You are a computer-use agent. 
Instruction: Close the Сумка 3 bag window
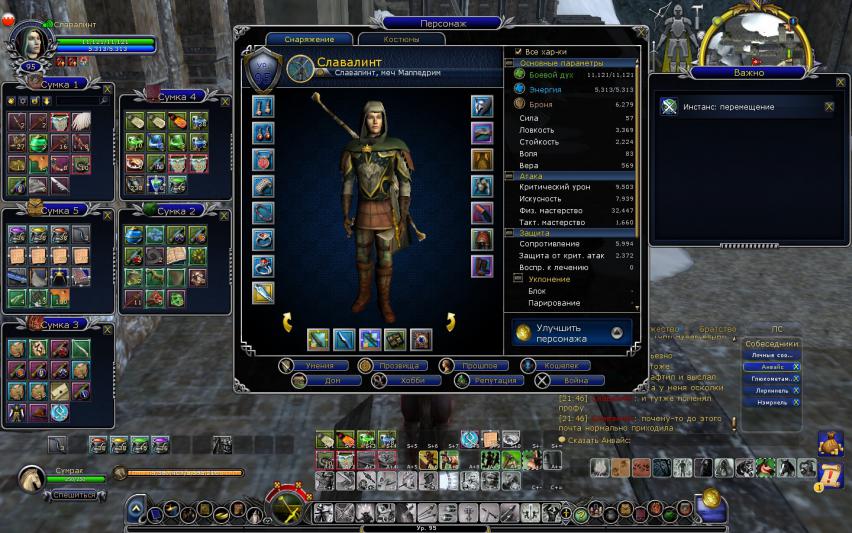107,326
